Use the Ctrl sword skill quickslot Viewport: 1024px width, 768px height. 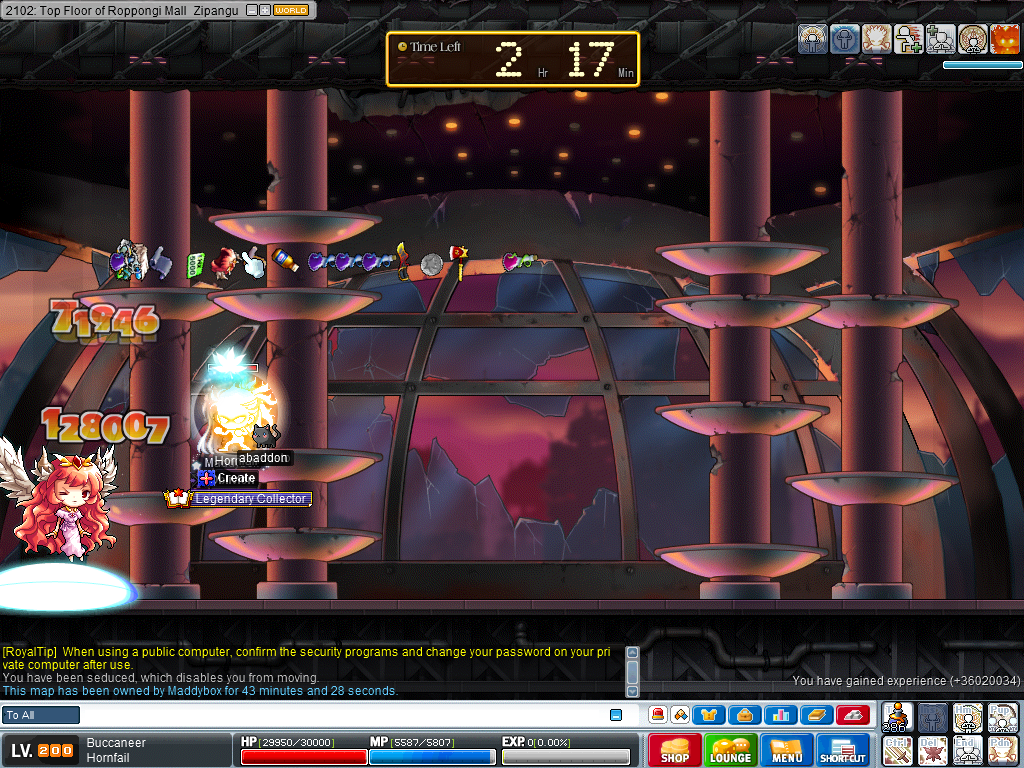click(899, 750)
